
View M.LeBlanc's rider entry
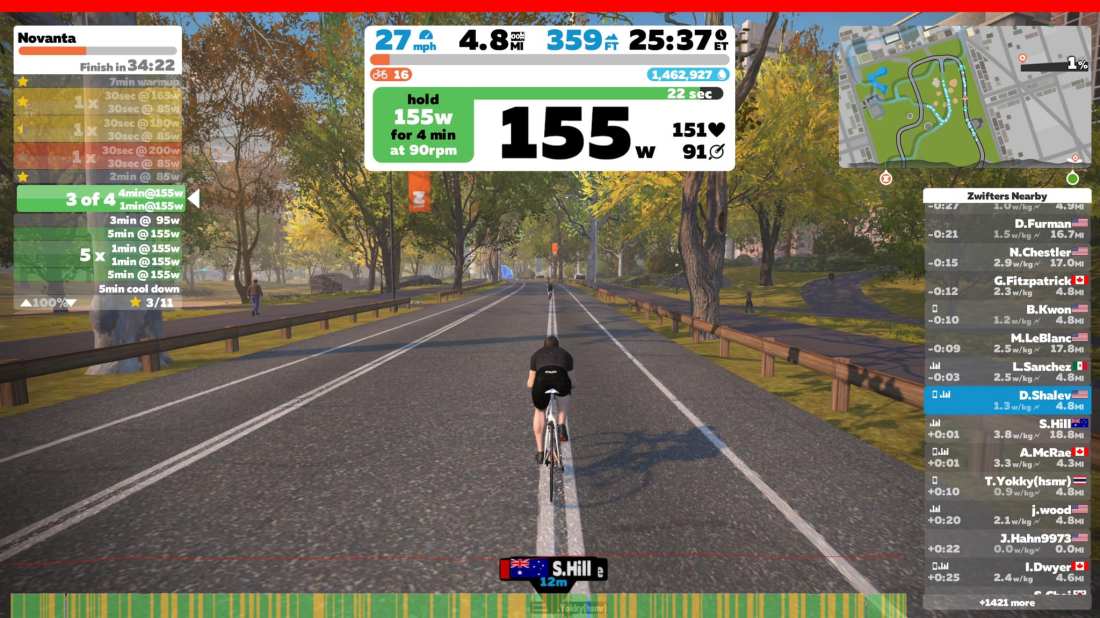click(x=1006, y=343)
